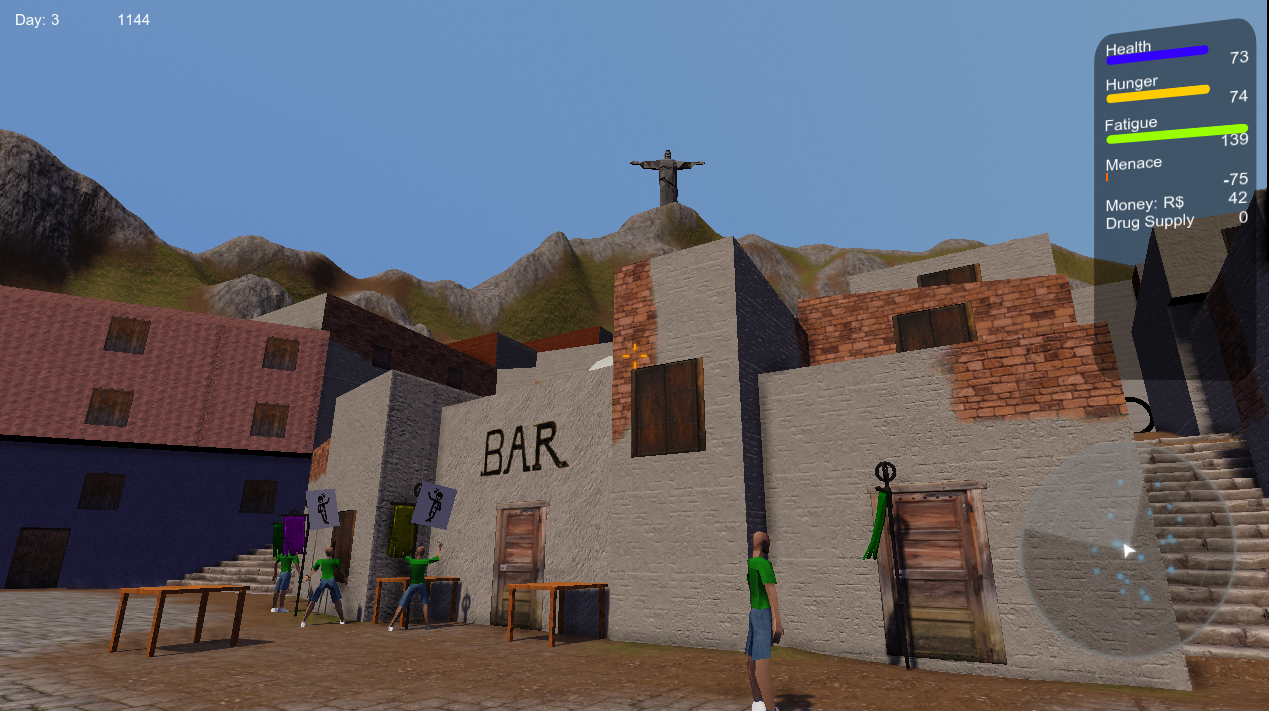Click the circular radar minimap
Viewport: 1269px width, 711px height.
click(x=1128, y=548)
